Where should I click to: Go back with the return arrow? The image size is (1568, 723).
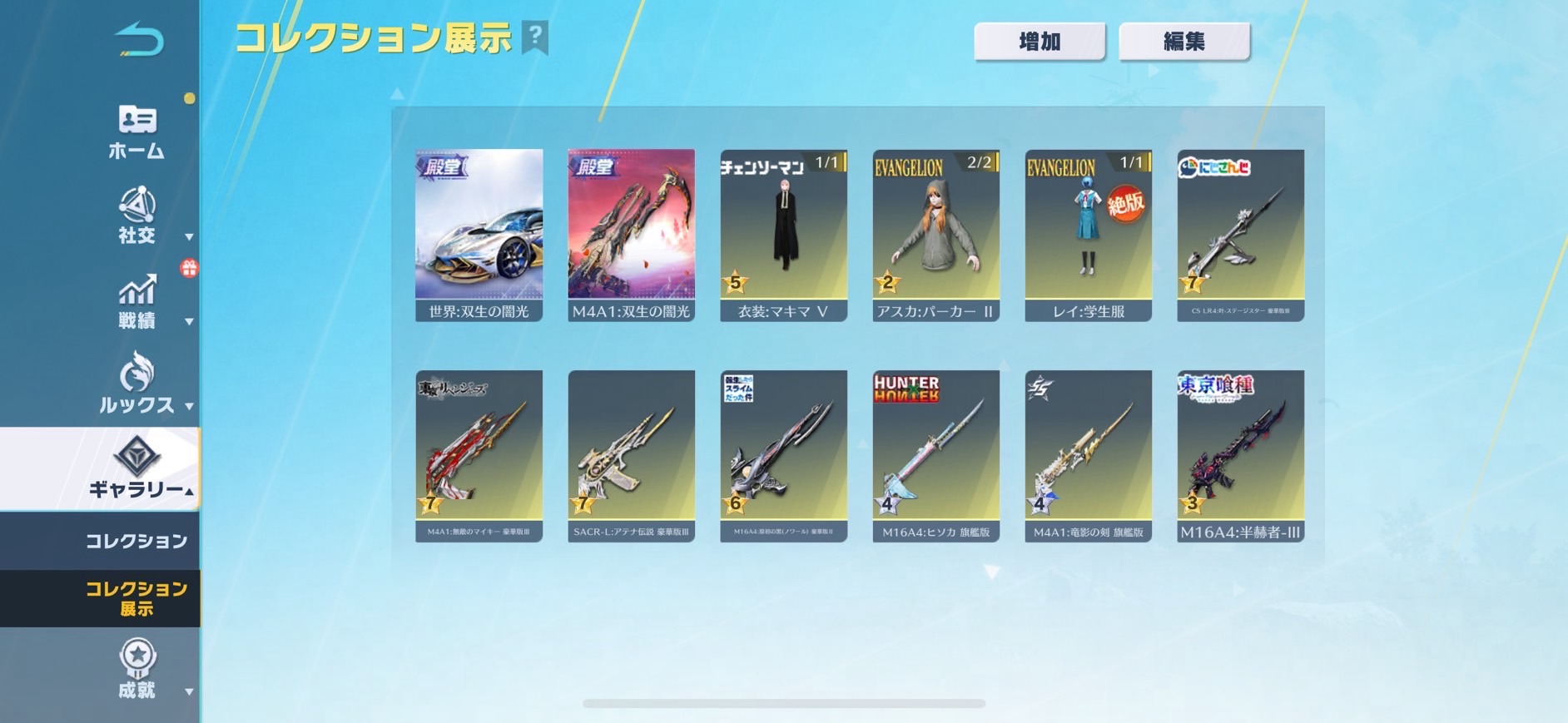[x=139, y=40]
